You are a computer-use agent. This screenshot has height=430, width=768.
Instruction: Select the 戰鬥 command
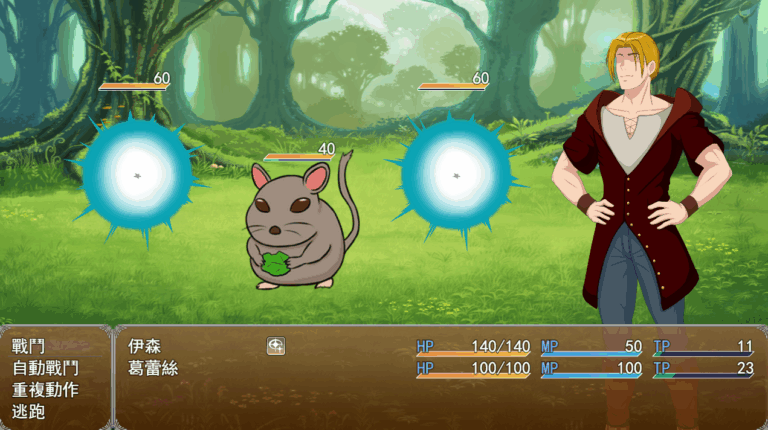pyautogui.click(x=29, y=347)
